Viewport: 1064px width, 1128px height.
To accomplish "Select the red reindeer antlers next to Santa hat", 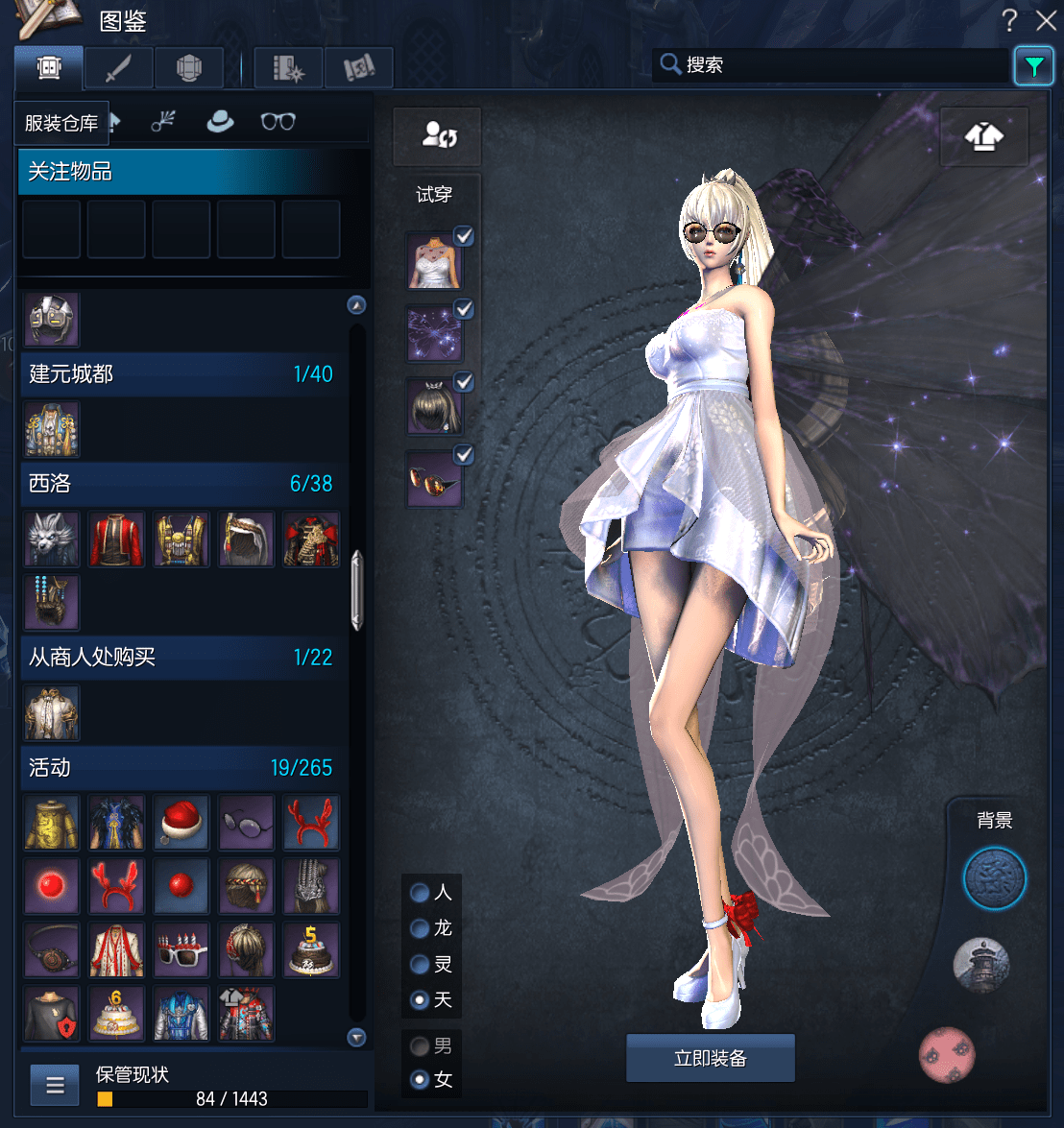I will 311,823.
